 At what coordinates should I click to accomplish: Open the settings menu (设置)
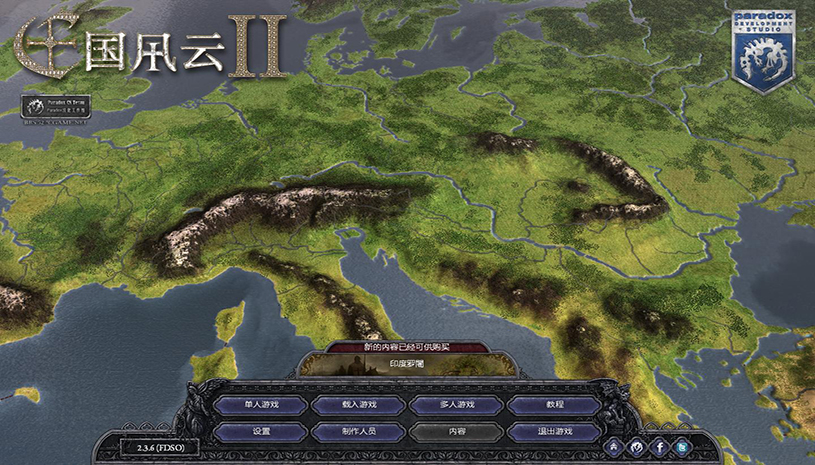(x=262, y=432)
